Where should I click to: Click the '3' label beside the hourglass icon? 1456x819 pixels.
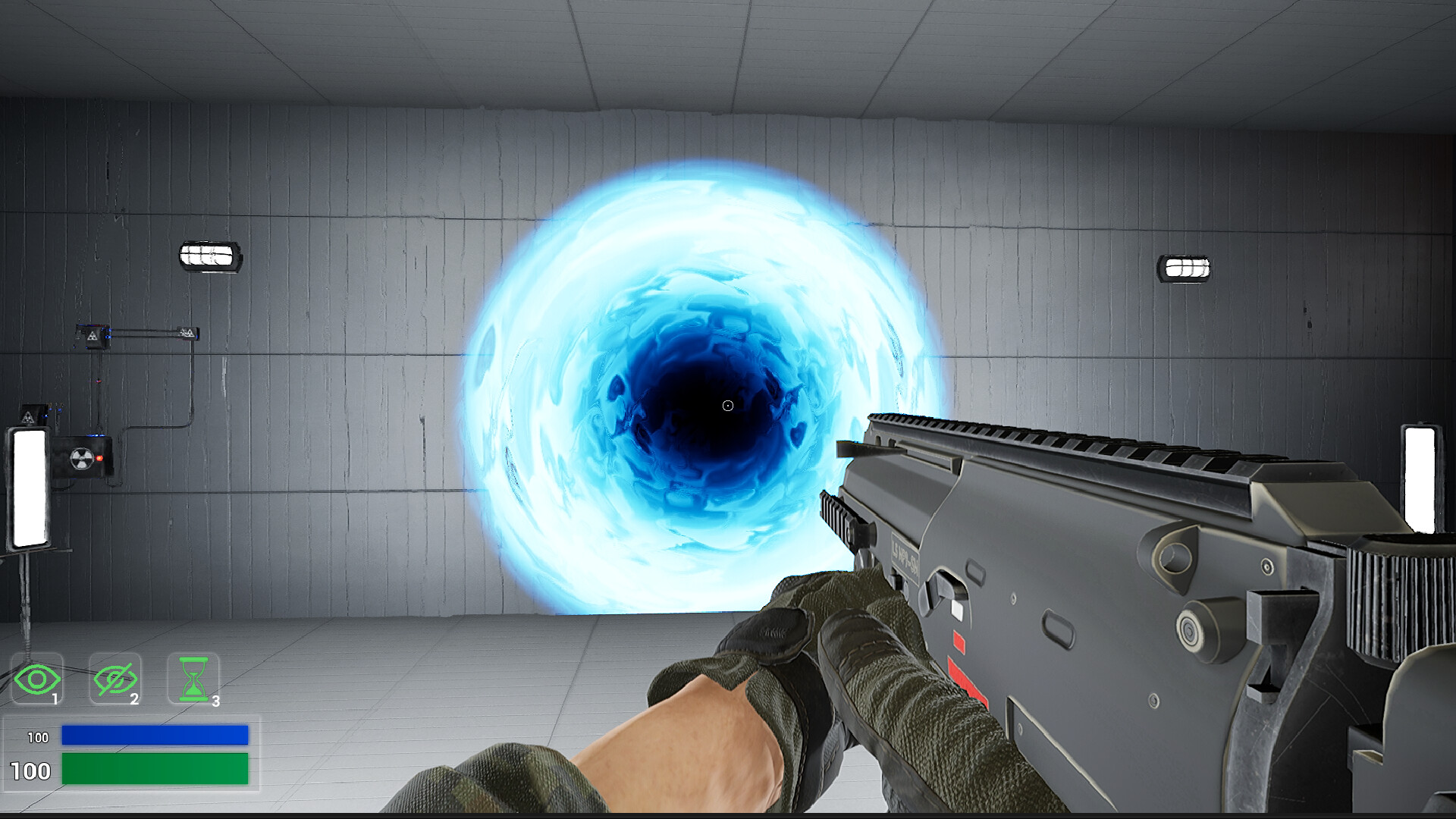[215, 701]
